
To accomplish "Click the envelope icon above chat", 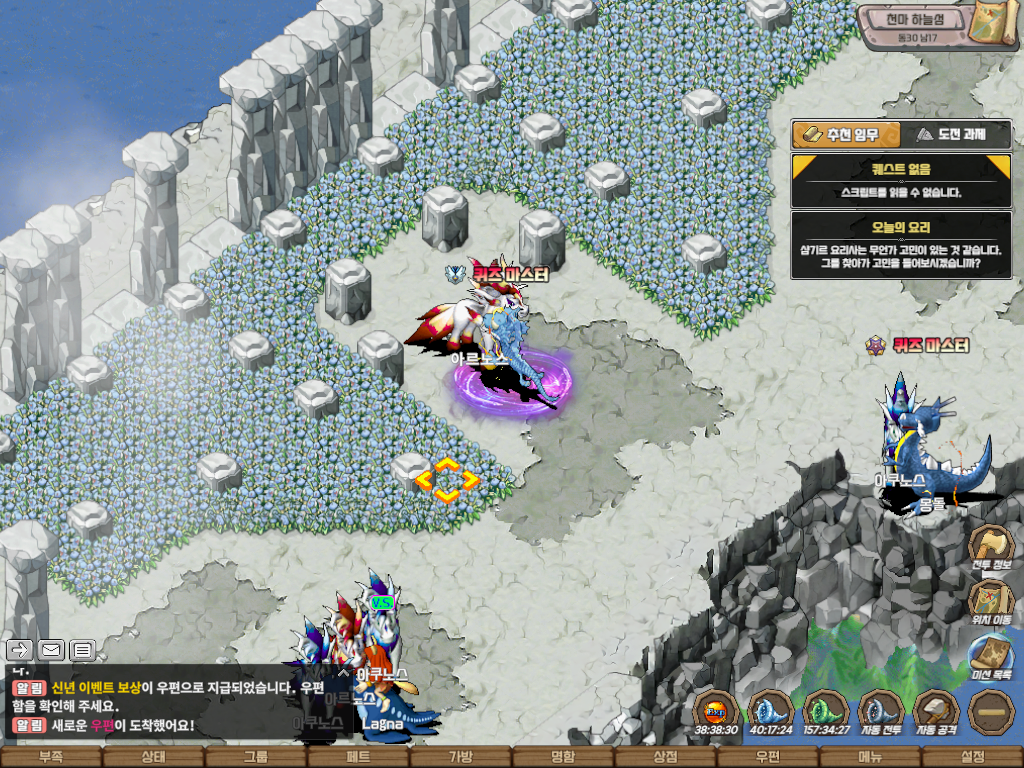I will (51, 650).
